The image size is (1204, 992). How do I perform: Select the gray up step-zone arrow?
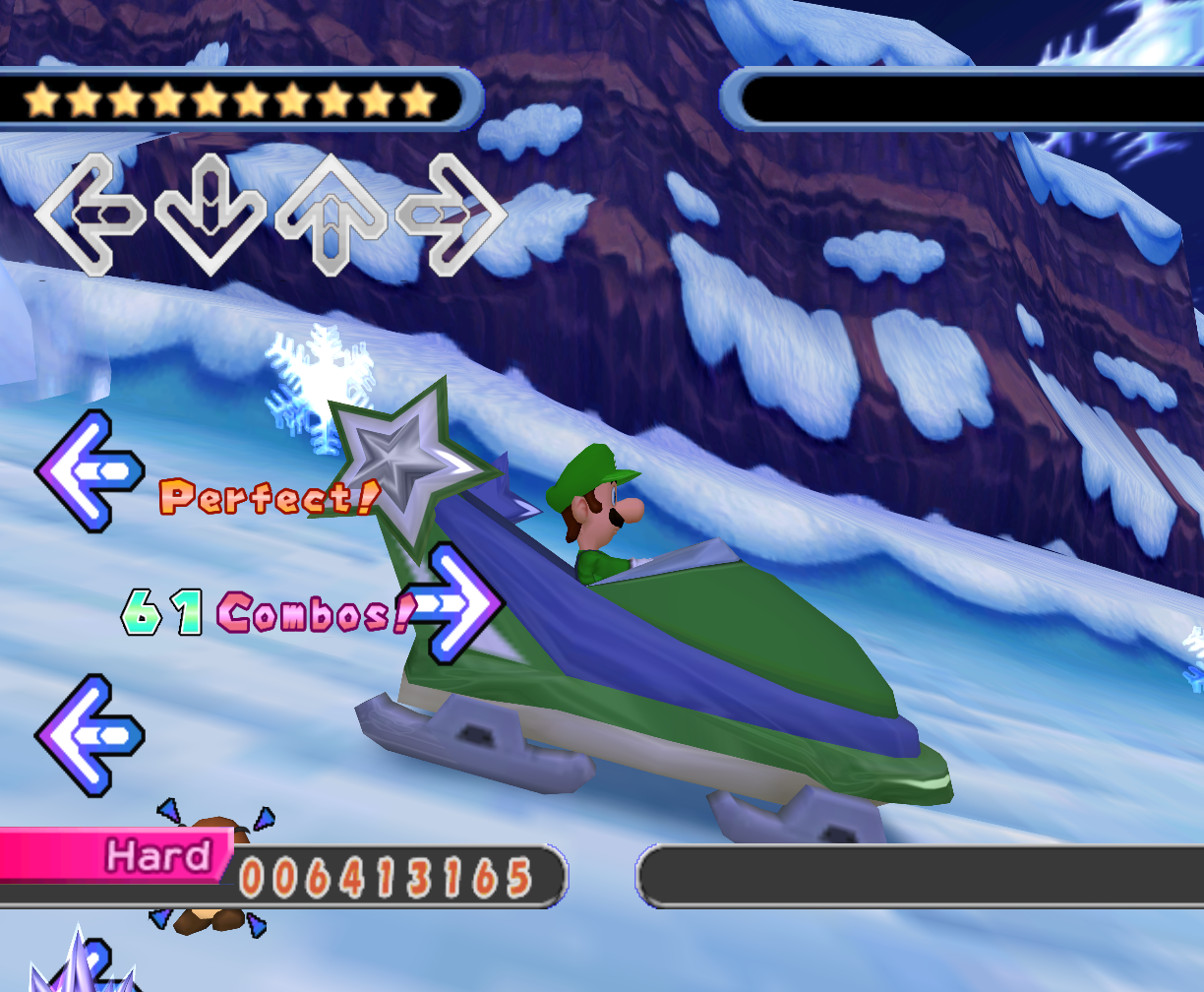click(x=331, y=213)
